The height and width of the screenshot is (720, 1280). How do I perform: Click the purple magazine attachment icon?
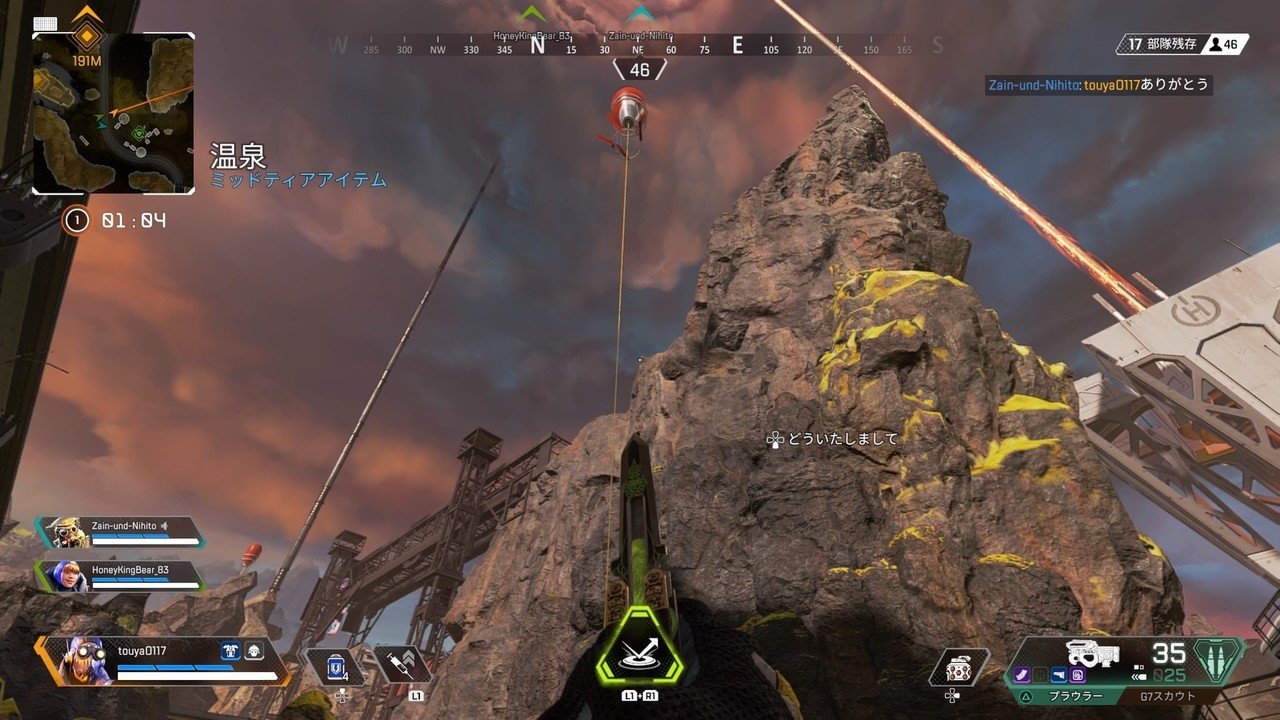(1022, 676)
